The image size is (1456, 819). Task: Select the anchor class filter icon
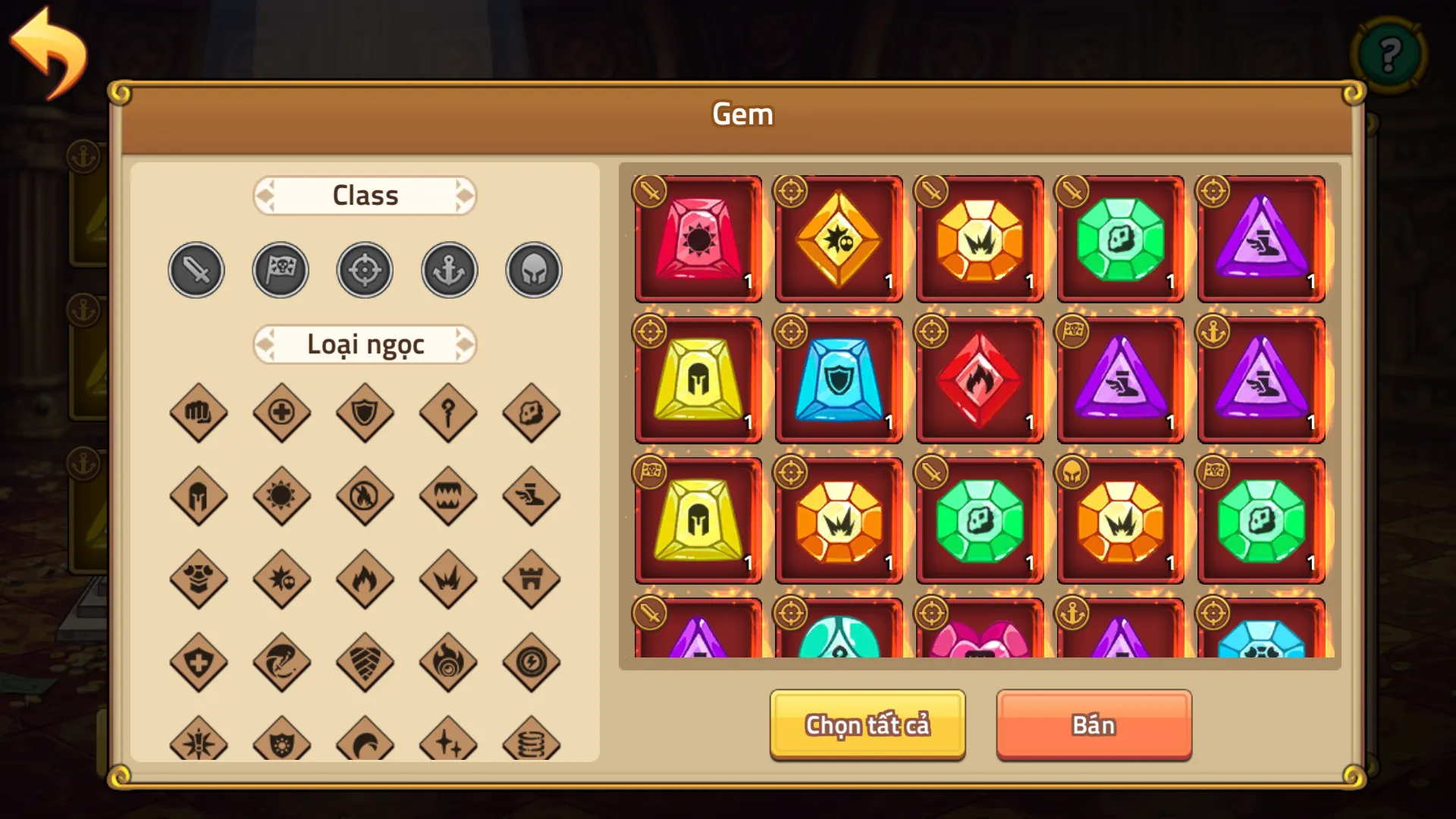click(x=449, y=269)
